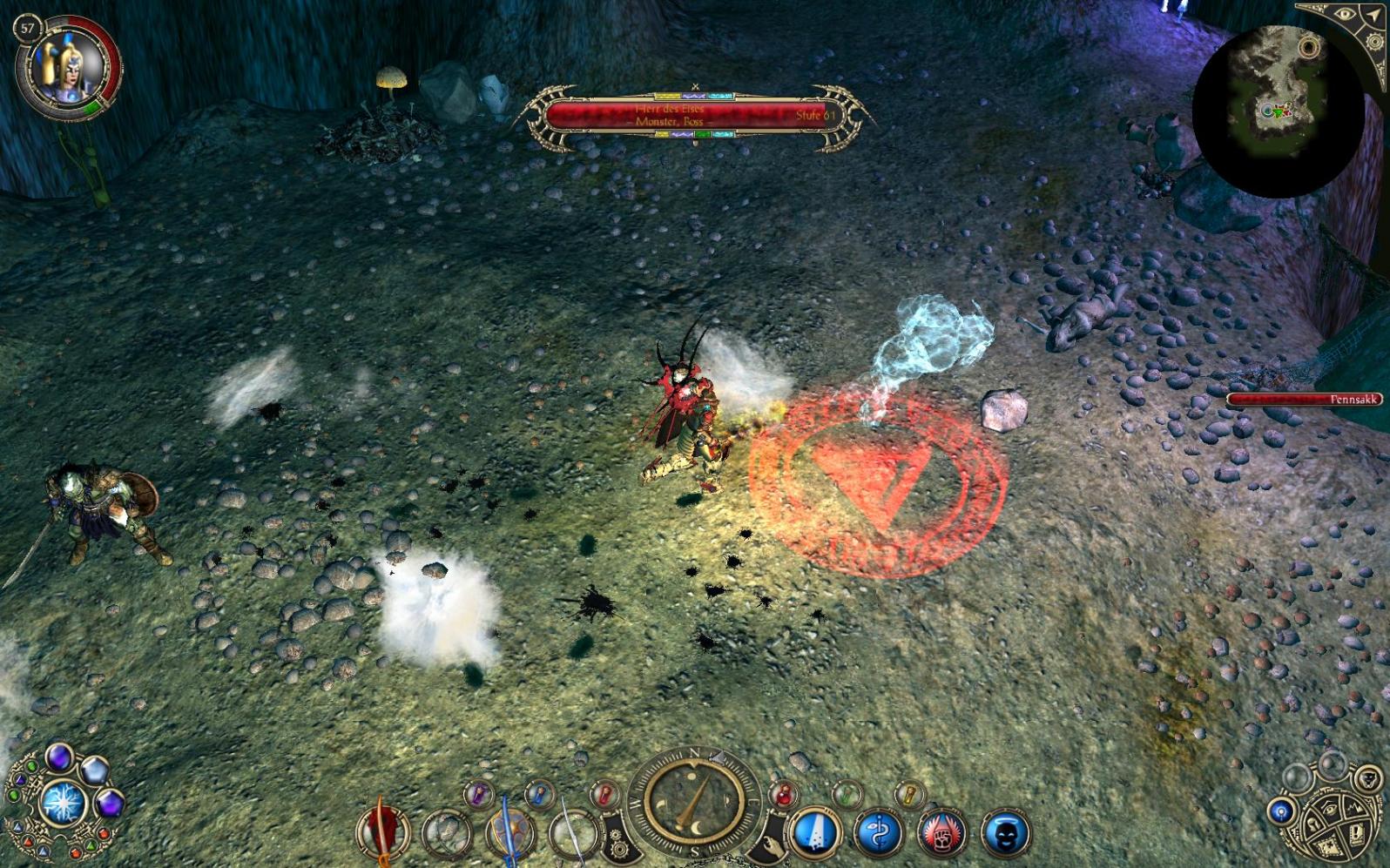Image resolution: width=1390 pixels, height=868 pixels.
Task: Activate the red winged fist combat art
Action: click(943, 833)
